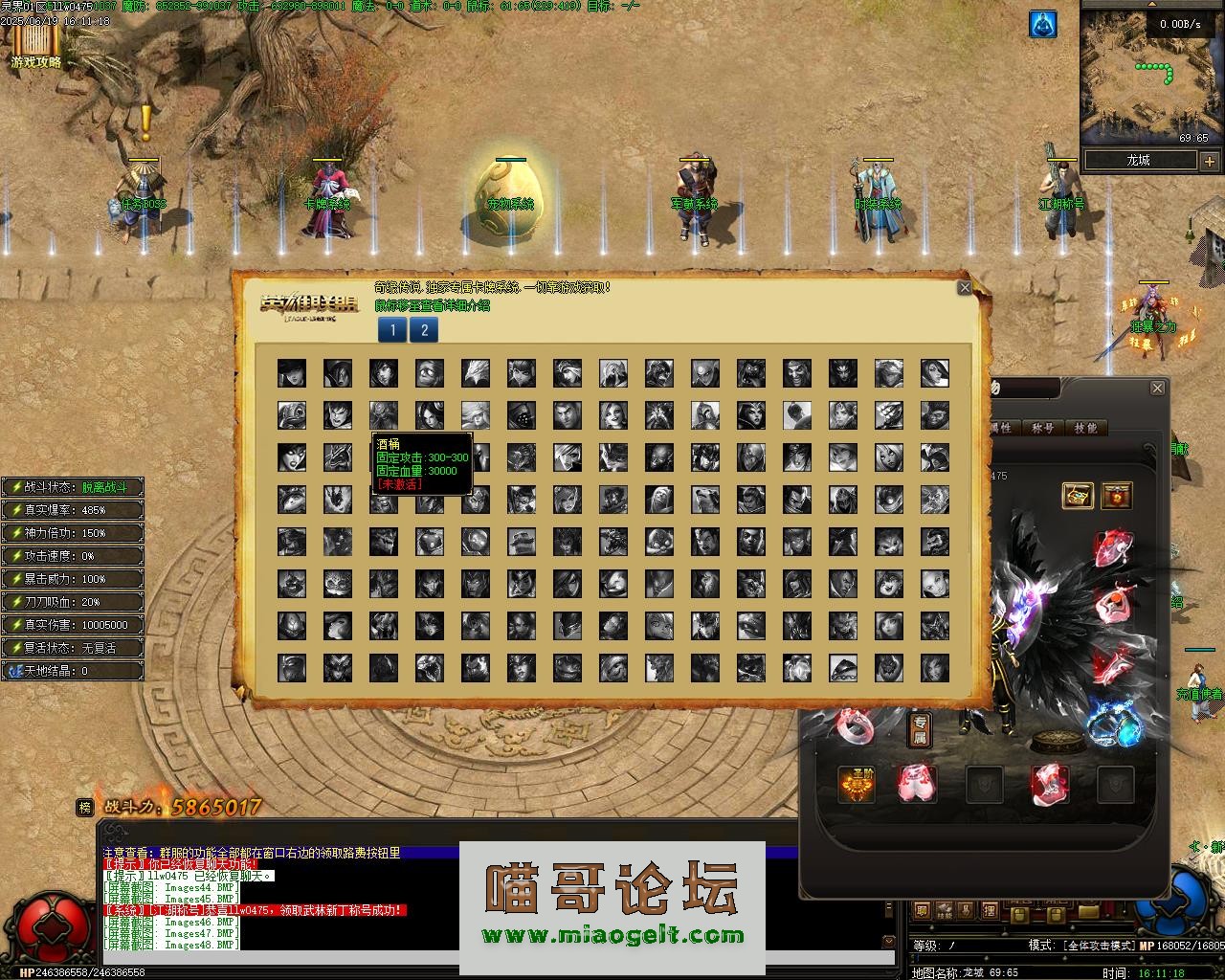1225x980 pixels.
Task: Open the 技能 (skills) tab
Action: [1085, 428]
